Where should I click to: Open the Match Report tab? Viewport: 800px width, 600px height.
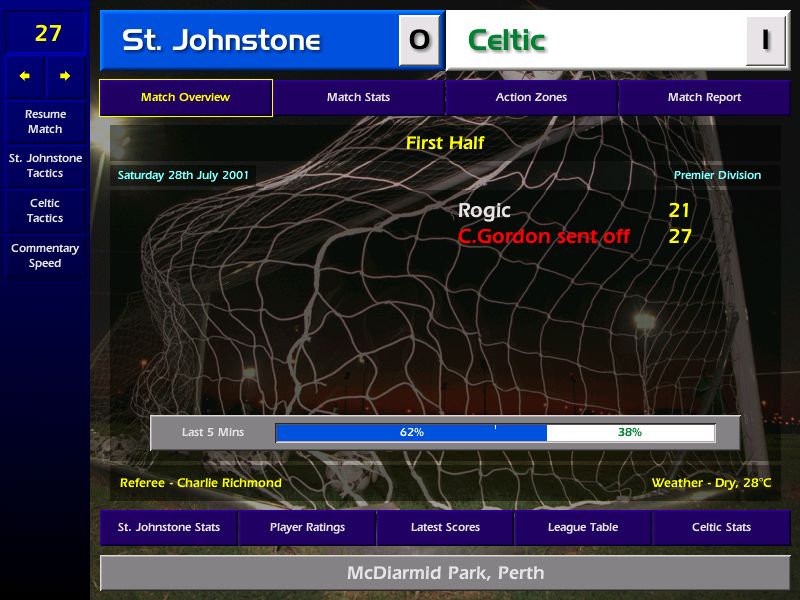click(x=704, y=98)
